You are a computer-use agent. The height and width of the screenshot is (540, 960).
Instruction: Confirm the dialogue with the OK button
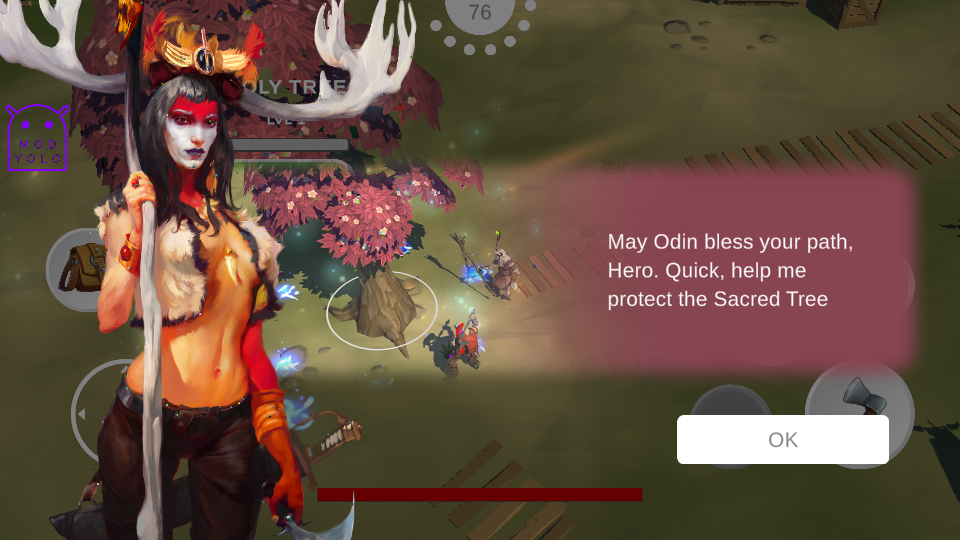[782, 440]
